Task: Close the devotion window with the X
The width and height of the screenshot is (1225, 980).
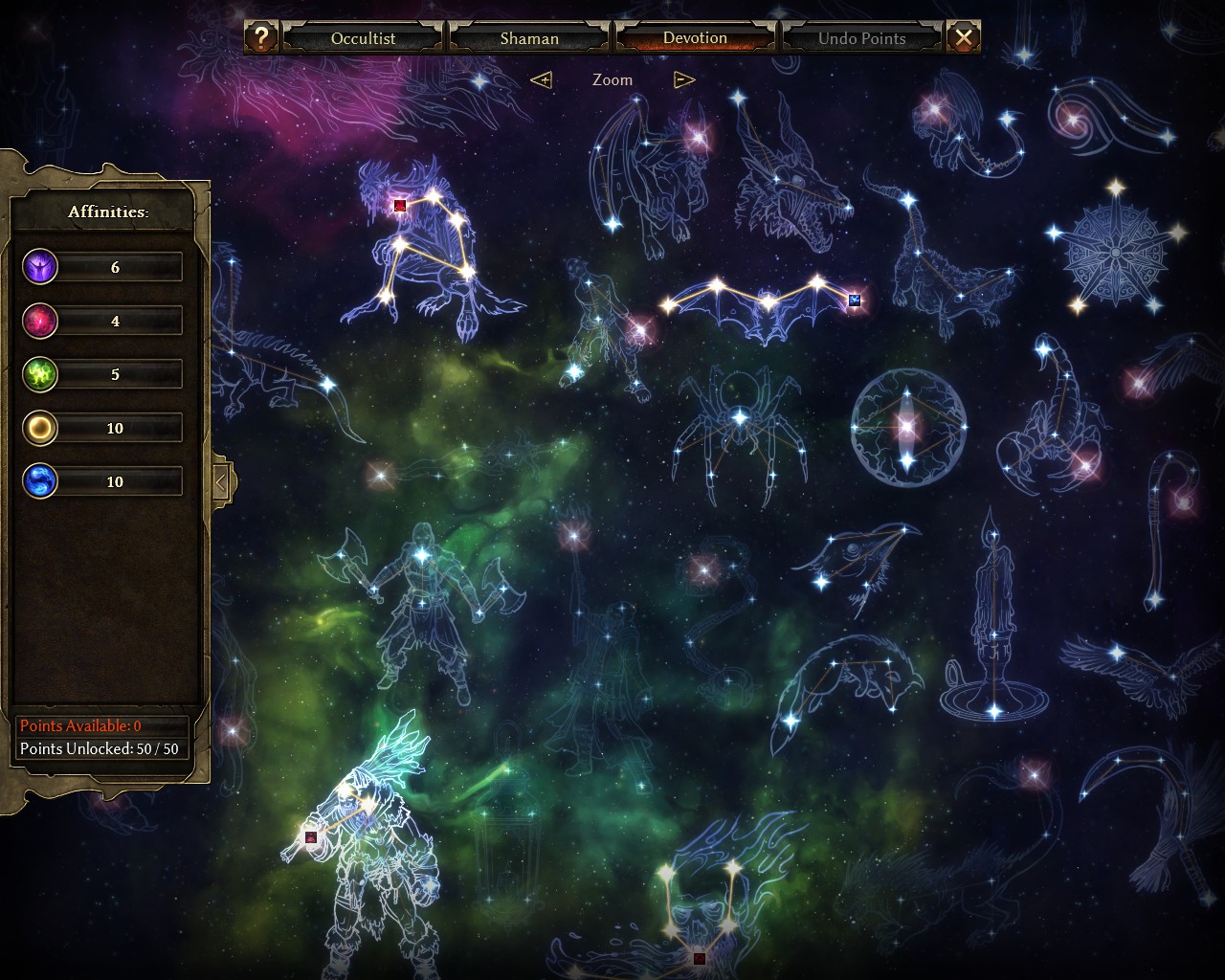Action: [x=963, y=38]
